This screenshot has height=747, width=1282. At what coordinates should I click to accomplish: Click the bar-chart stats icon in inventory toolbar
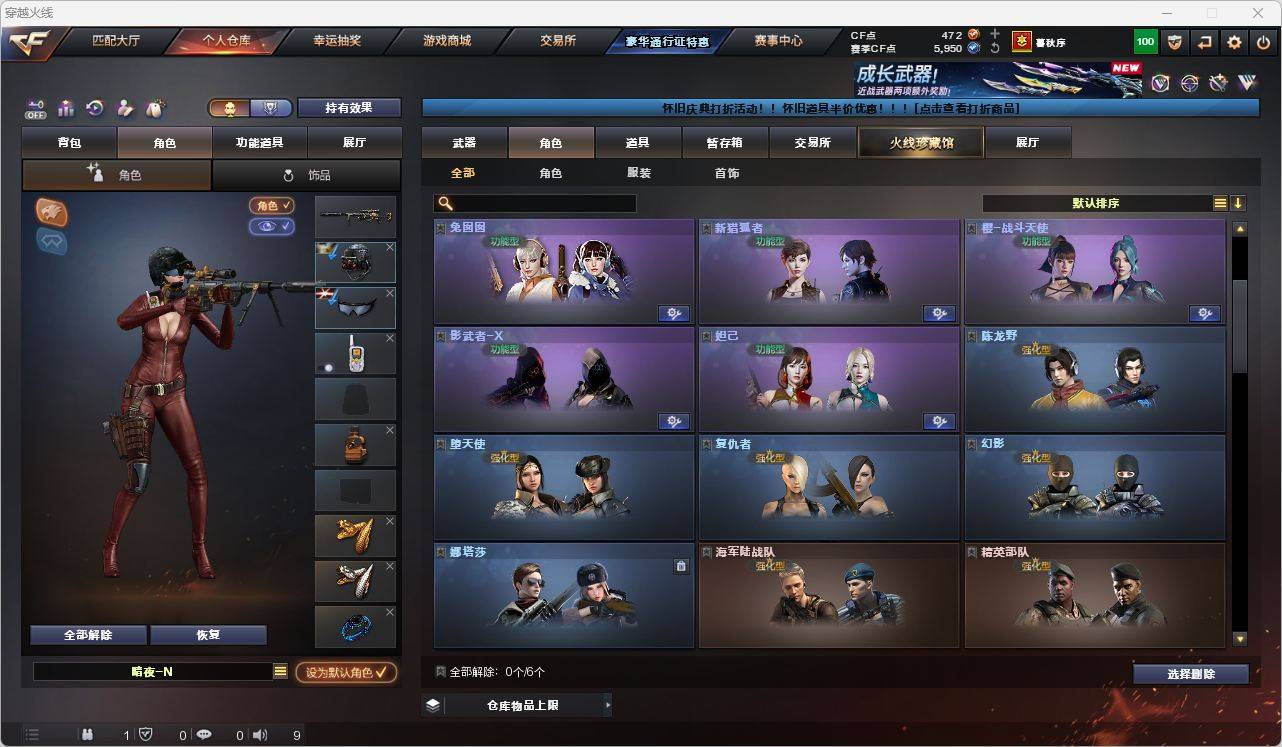pos(66,108)
